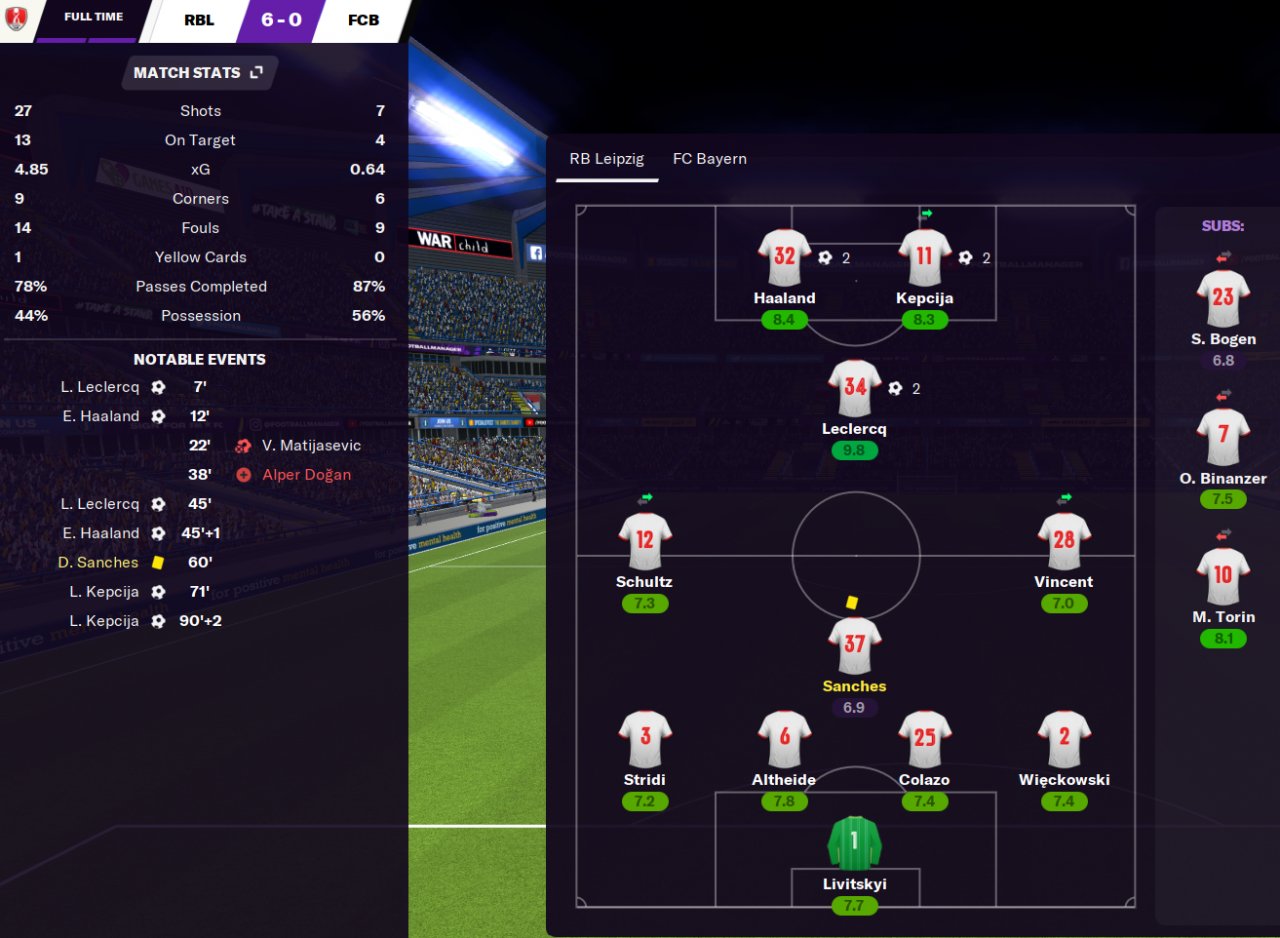The height and width of the screenshot is (938, 1280).
Task: Open Leclercq's number 34 player shirt
Action: [x=854, y=388]
